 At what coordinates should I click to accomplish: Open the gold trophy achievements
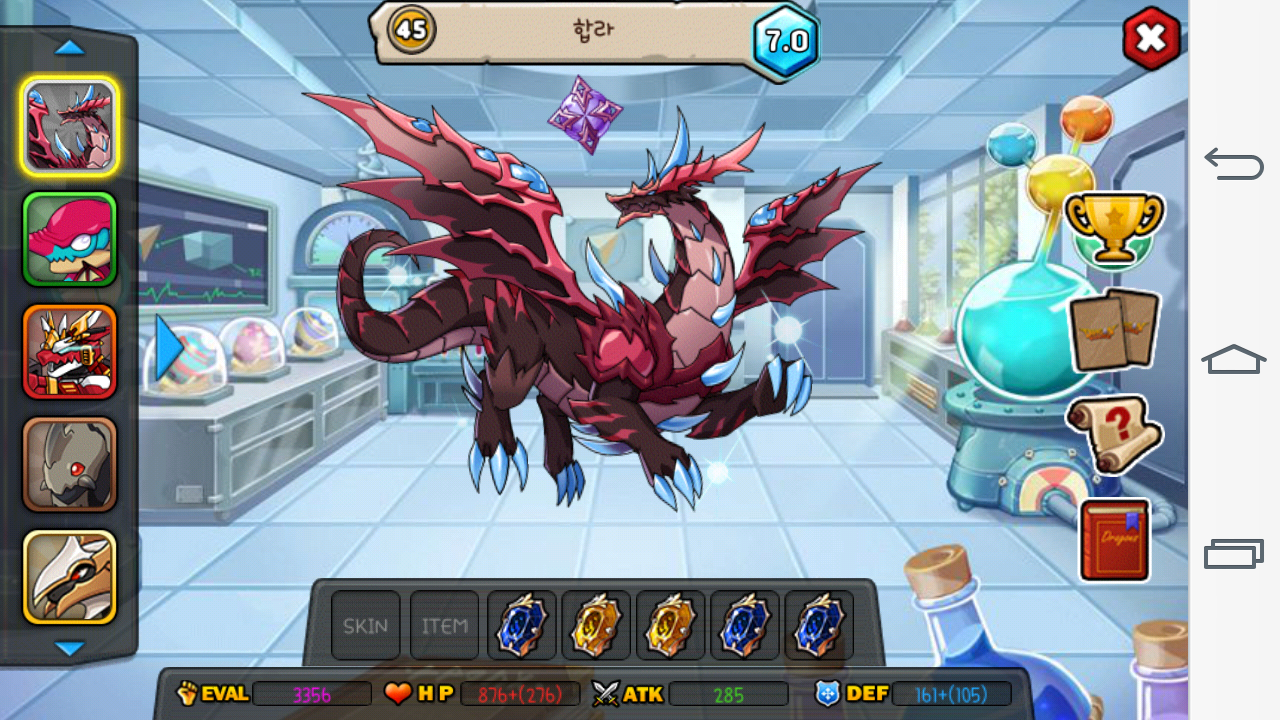pyautogui.click(x=1113, y=228)
